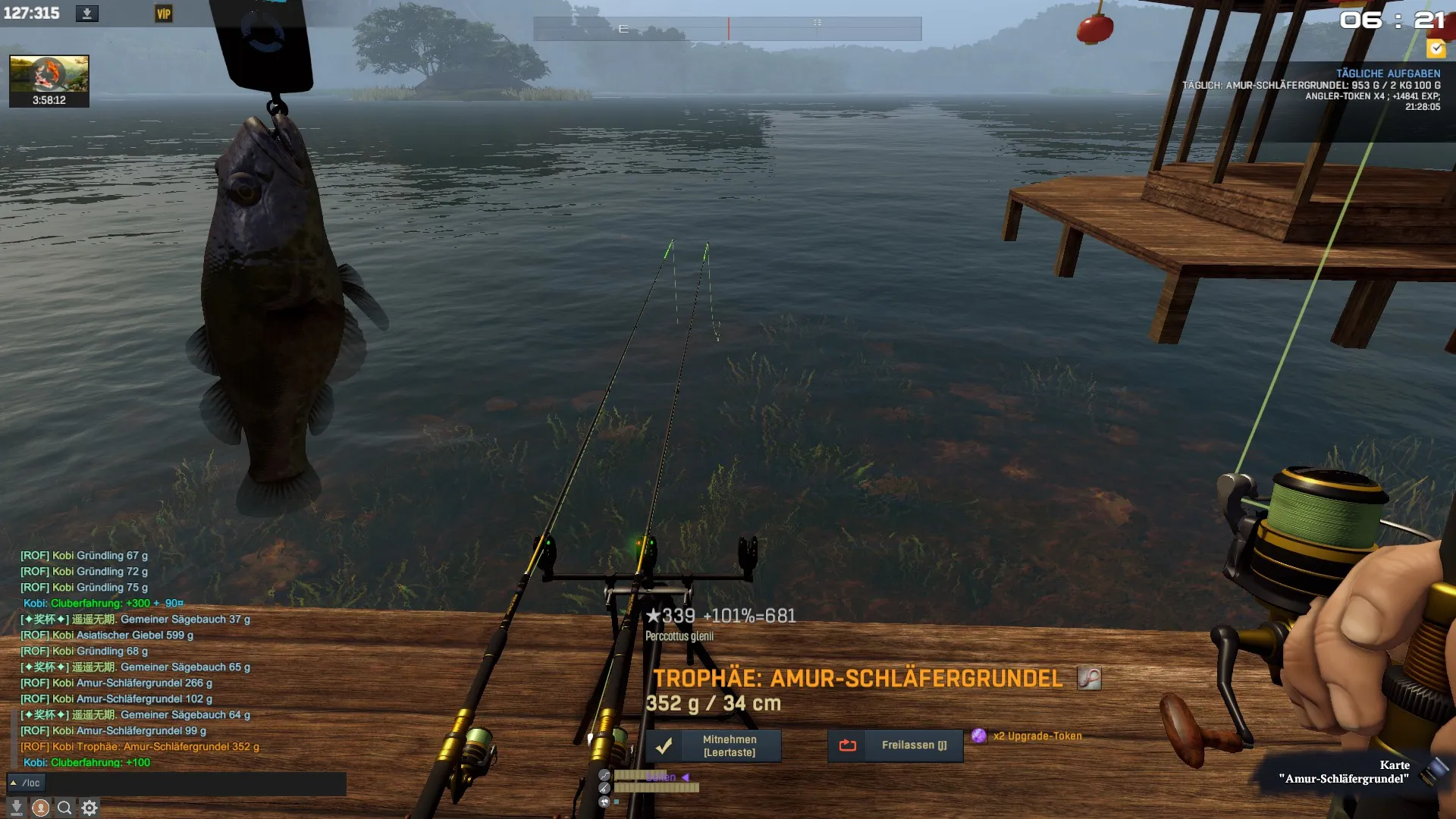
Task: Select the worm bait icon beside trophy name
Action: tap(1089, 678)
